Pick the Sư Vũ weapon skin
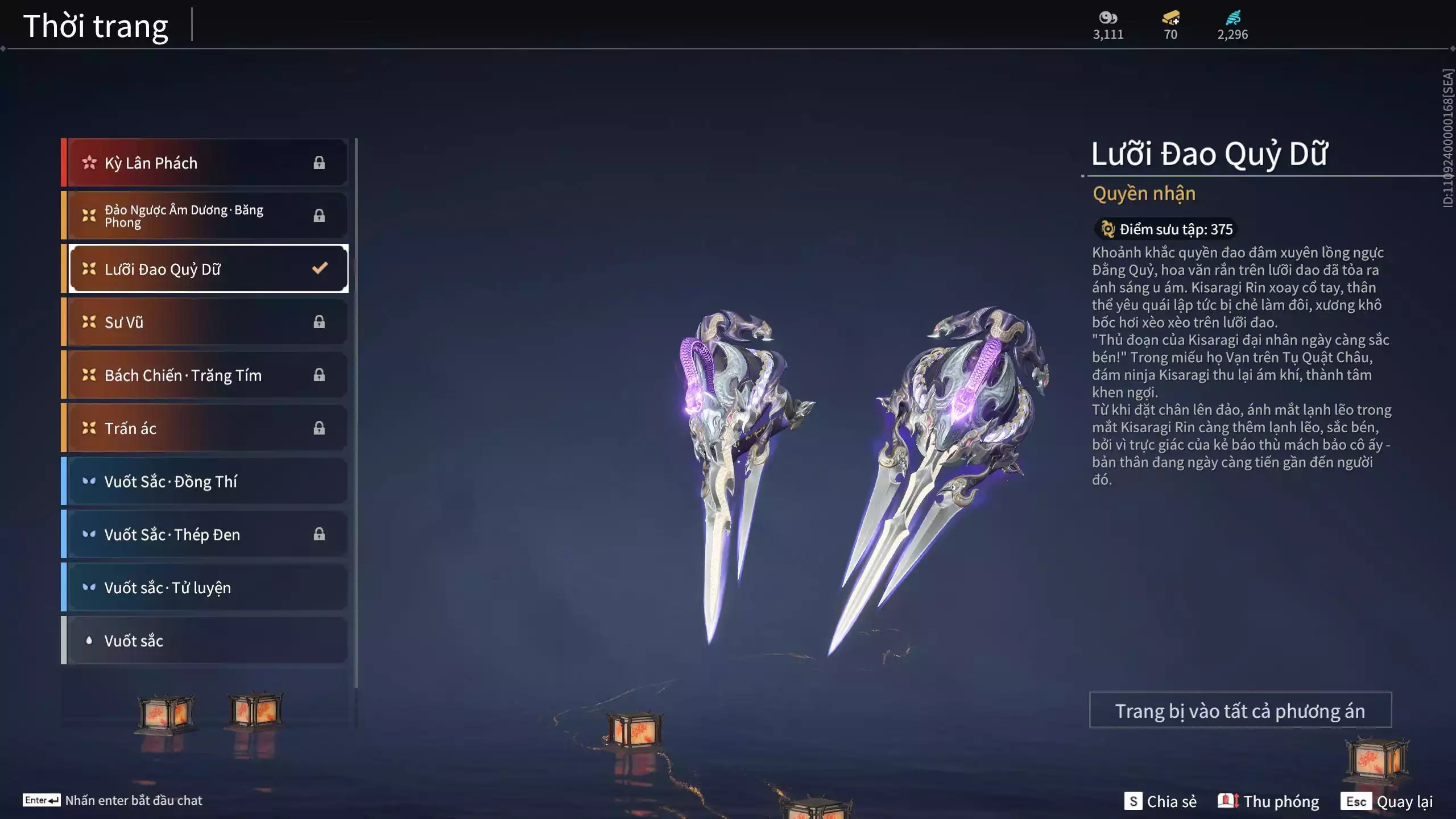Viewport: 1456px width, 819px height. coord(206,322)
